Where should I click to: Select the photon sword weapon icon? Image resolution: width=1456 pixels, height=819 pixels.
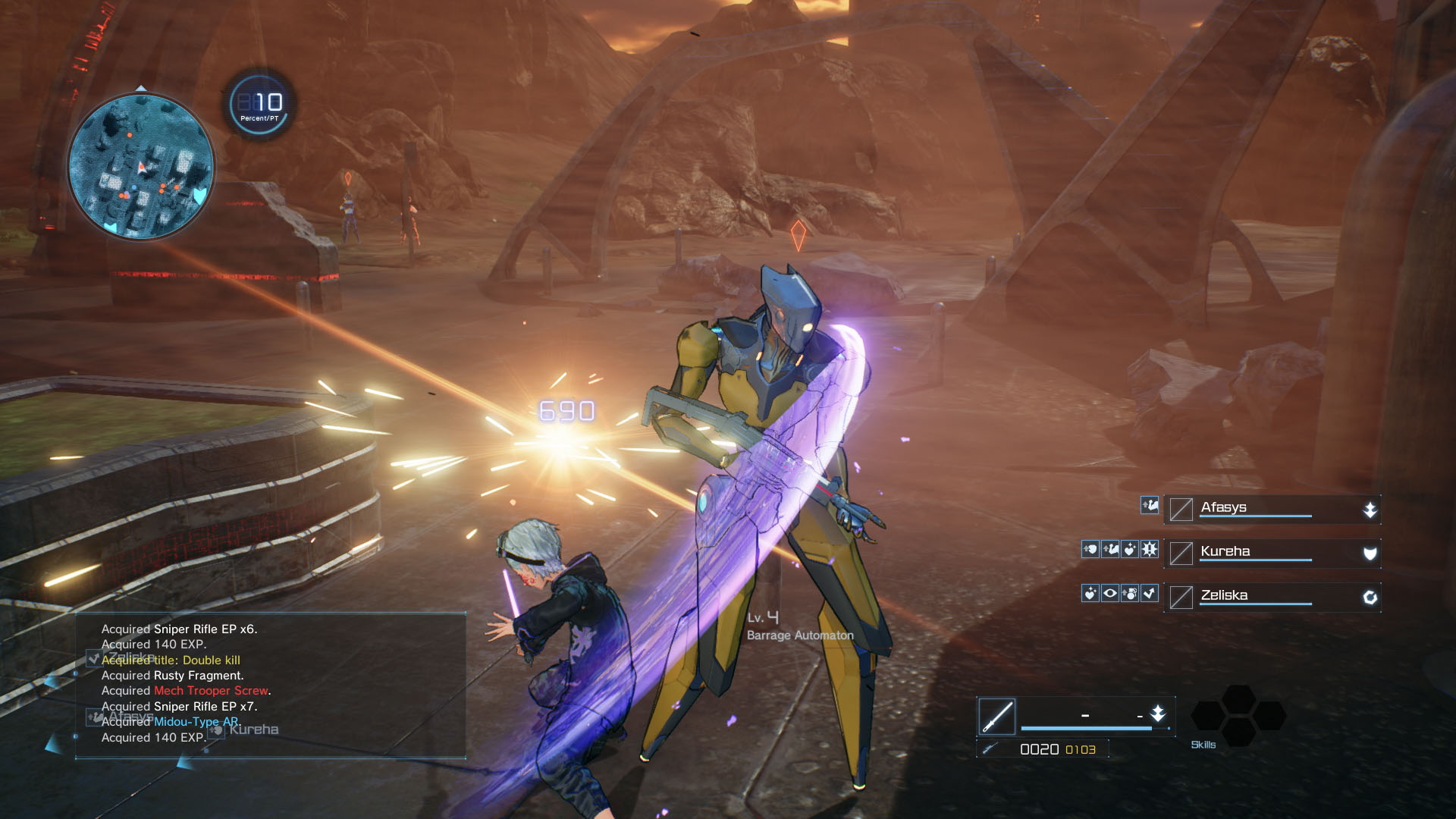click(996, 716)
